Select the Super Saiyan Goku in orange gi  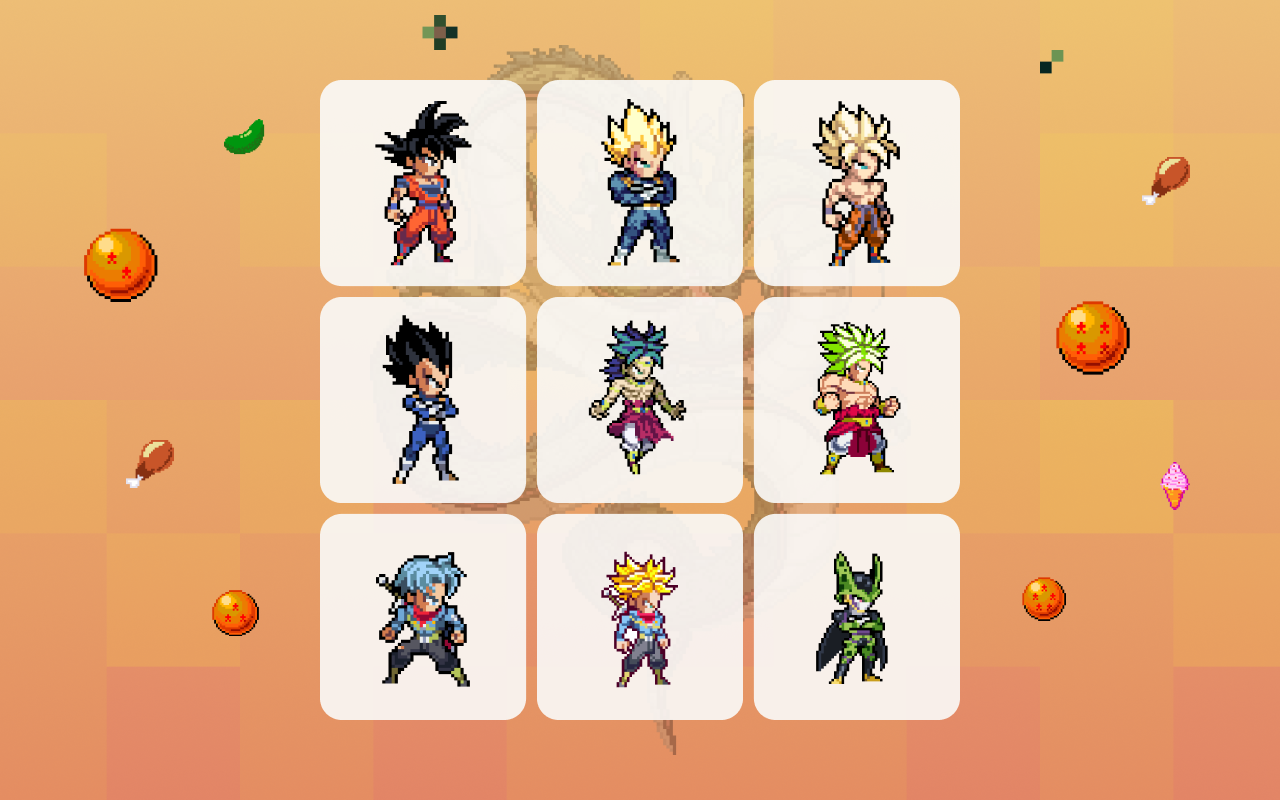pos(858,182)
